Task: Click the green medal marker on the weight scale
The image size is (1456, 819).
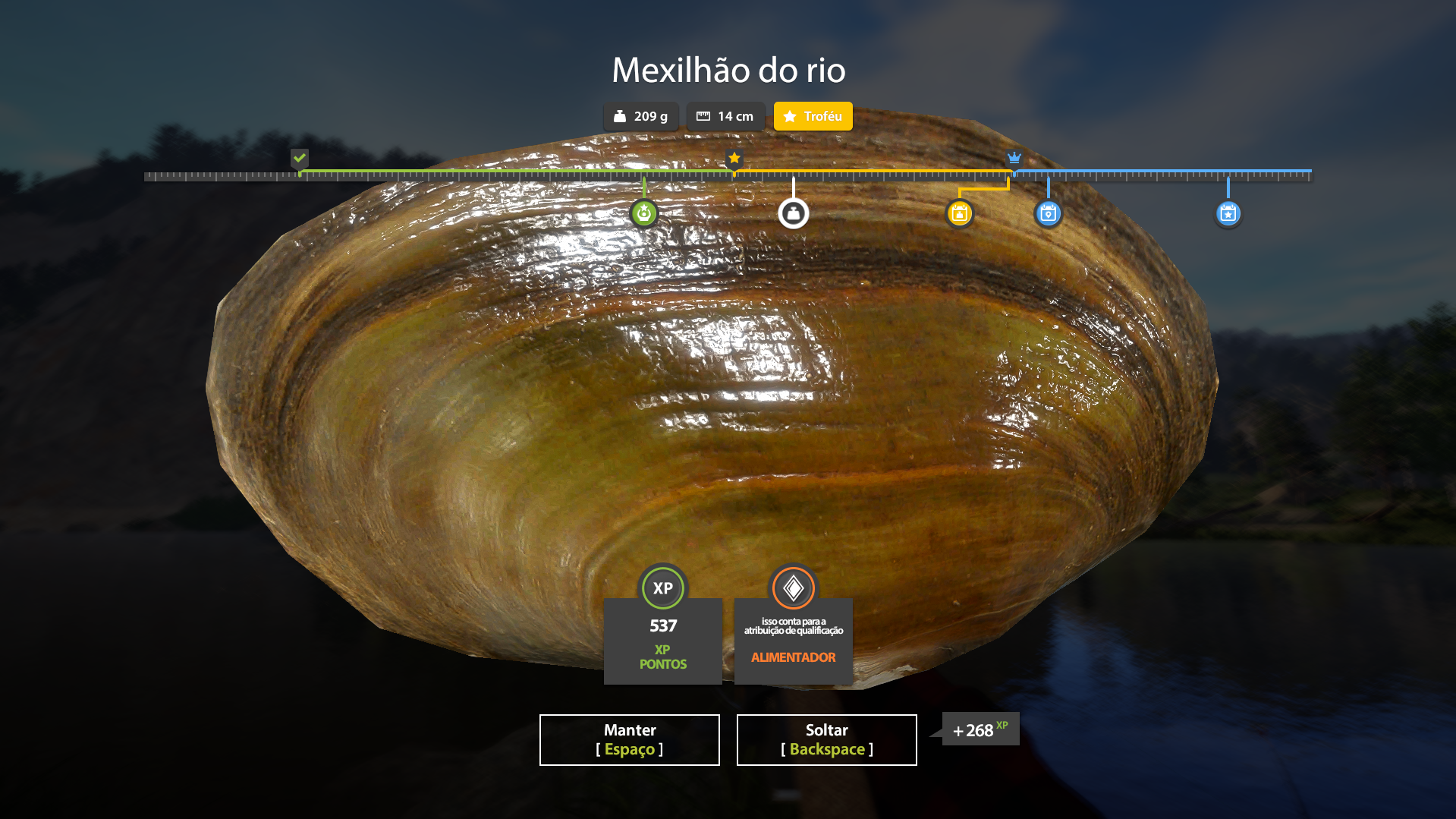Action: [644, 213]
